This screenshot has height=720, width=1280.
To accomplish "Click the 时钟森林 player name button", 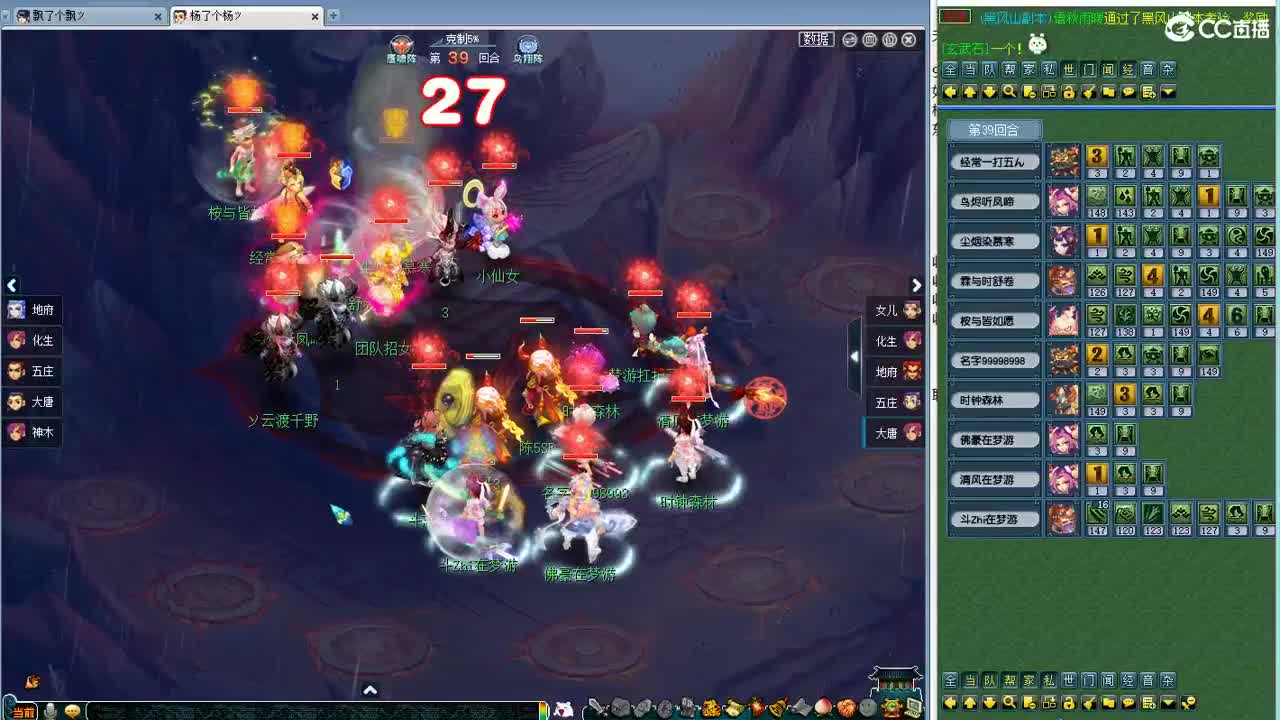I will click(x=994, y=399).
